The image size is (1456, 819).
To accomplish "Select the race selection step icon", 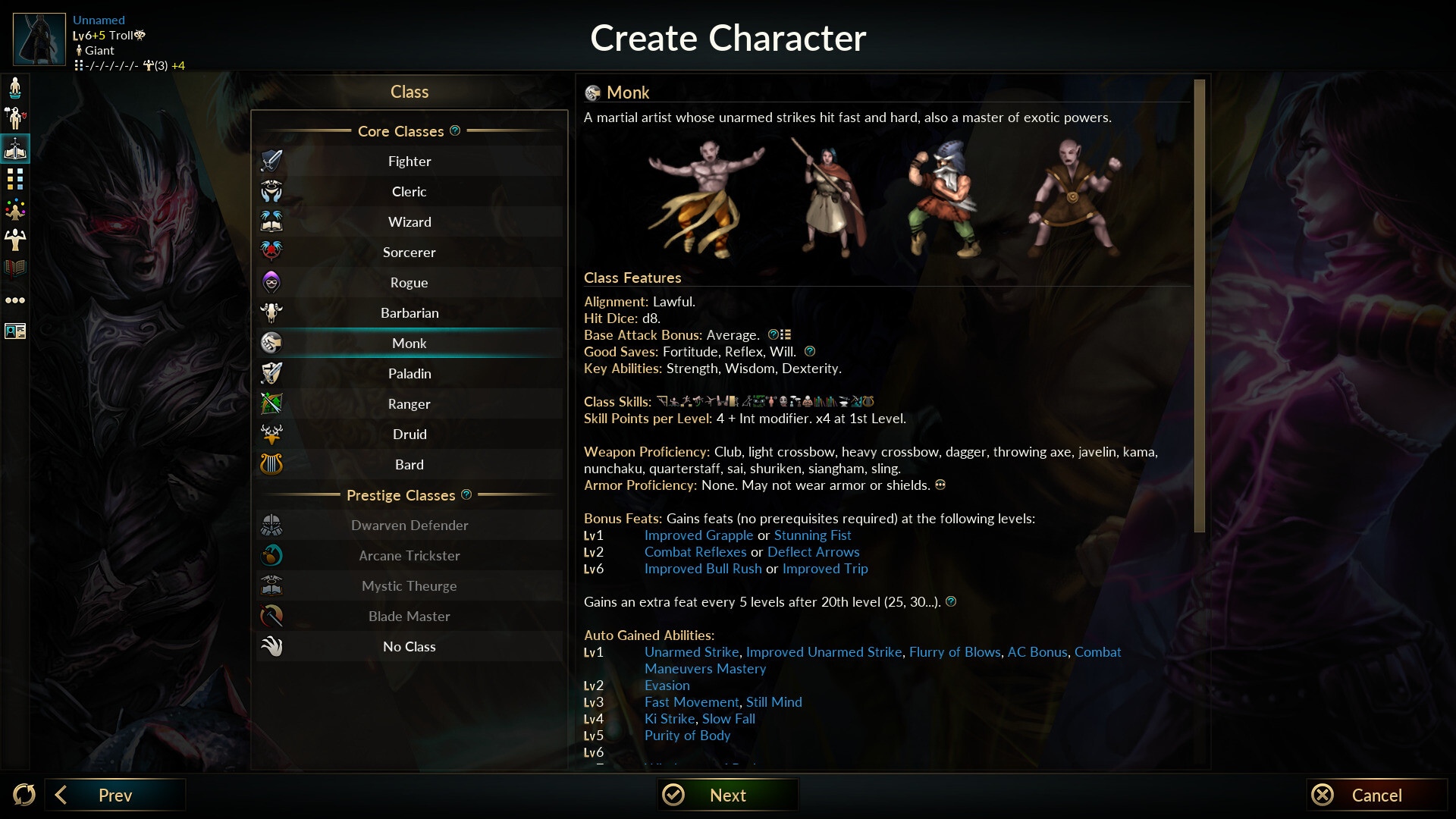I will tap(15, 87).
